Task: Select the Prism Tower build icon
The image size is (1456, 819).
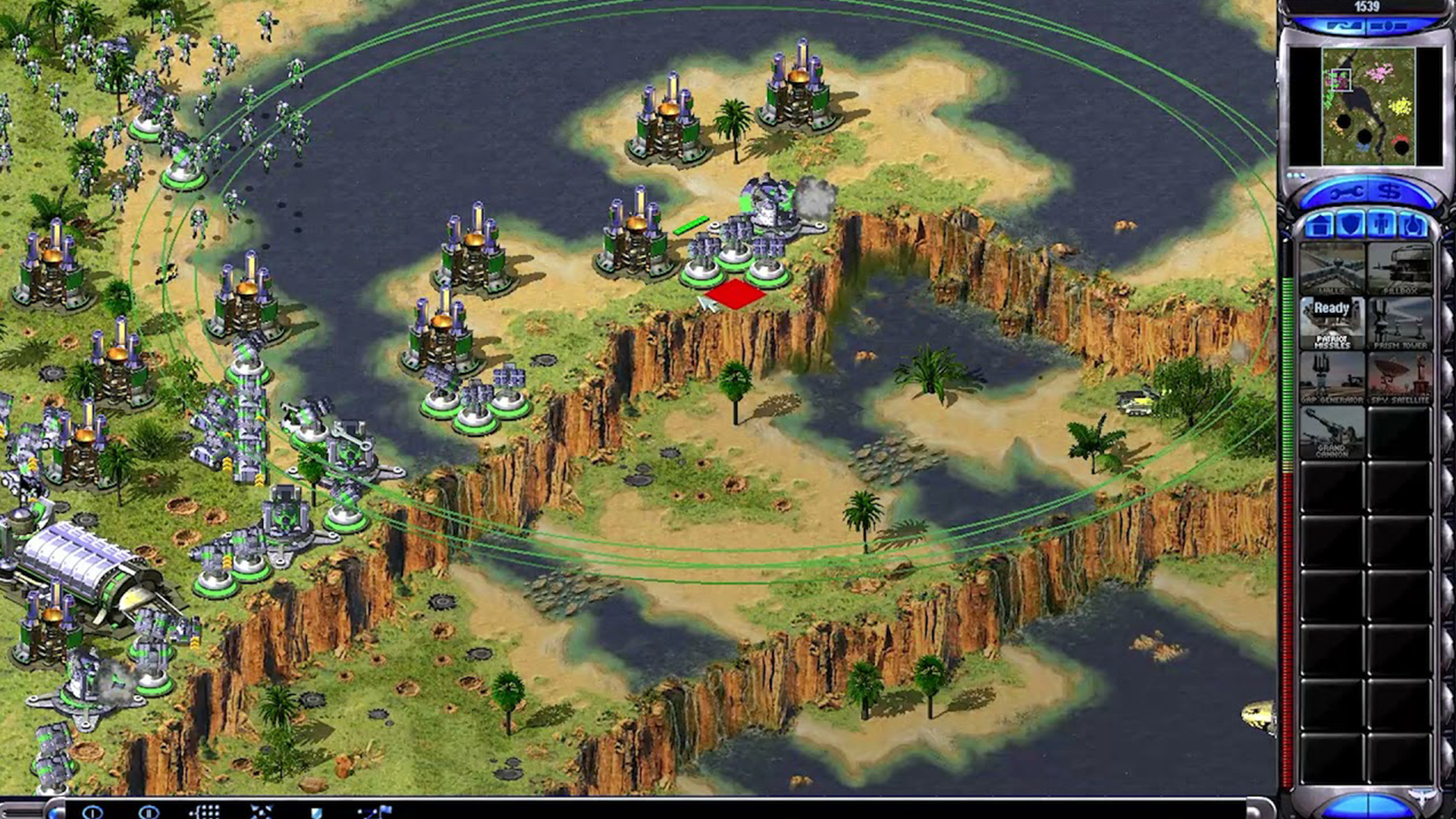Action: [x=1400, y=322]
